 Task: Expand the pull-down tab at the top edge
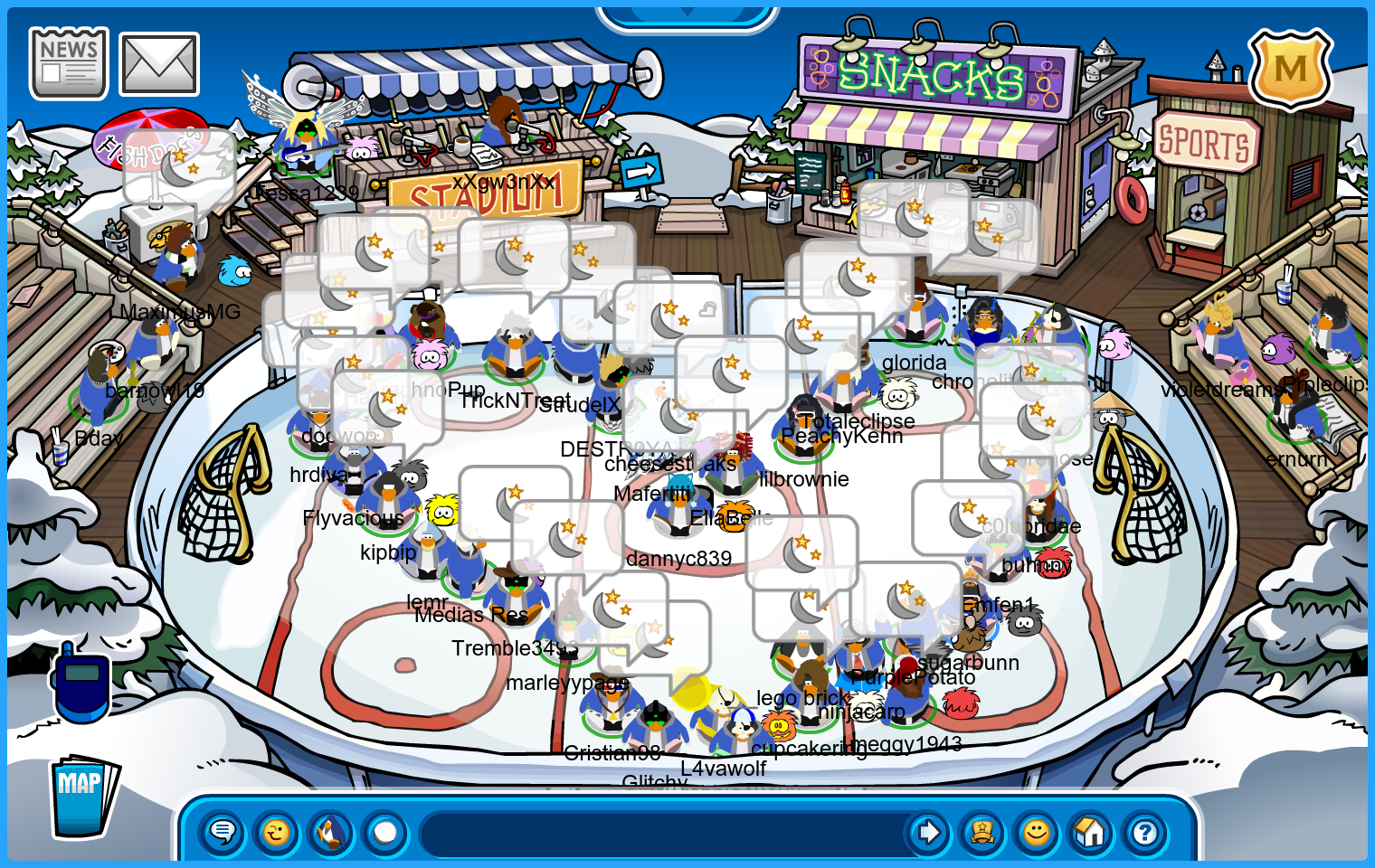tap(687, 14)
